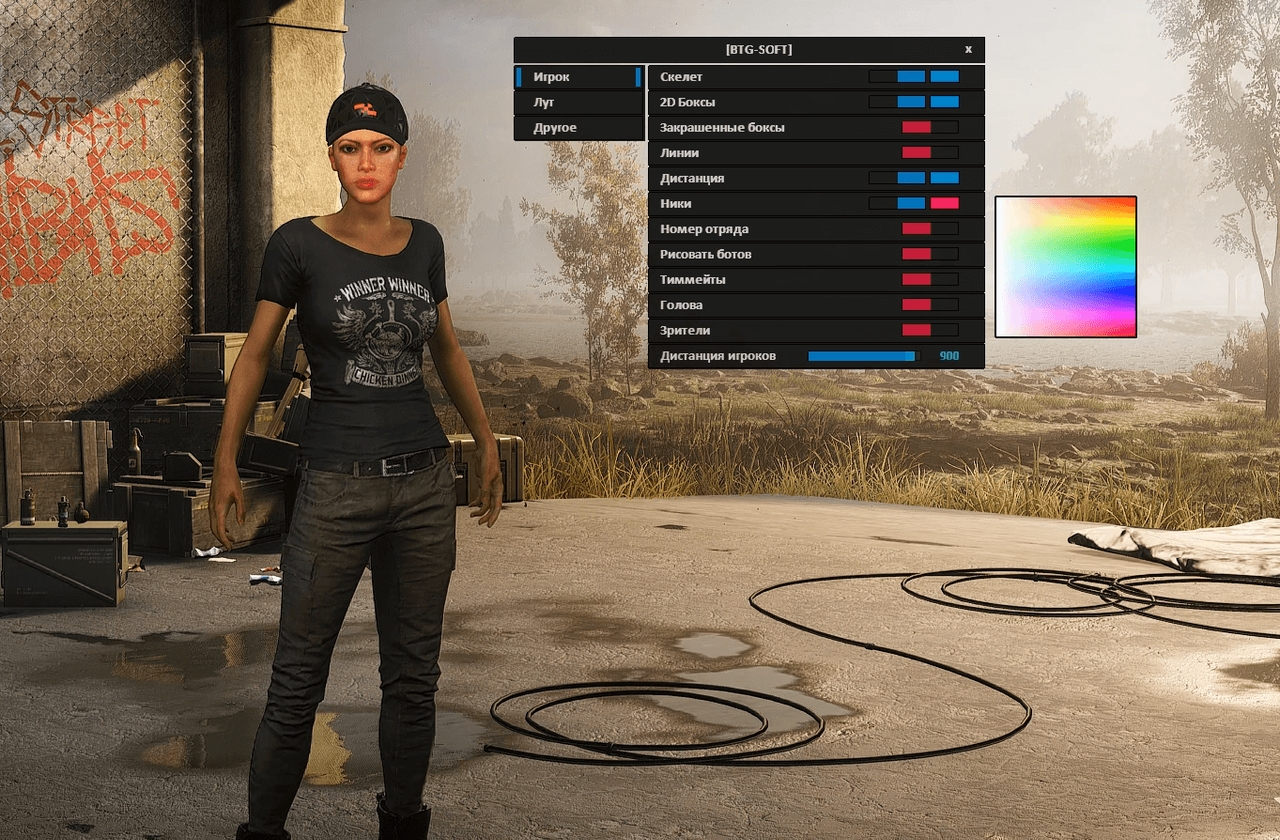
Task: Toggle the Тиммейты option
Action: (915, 279)
